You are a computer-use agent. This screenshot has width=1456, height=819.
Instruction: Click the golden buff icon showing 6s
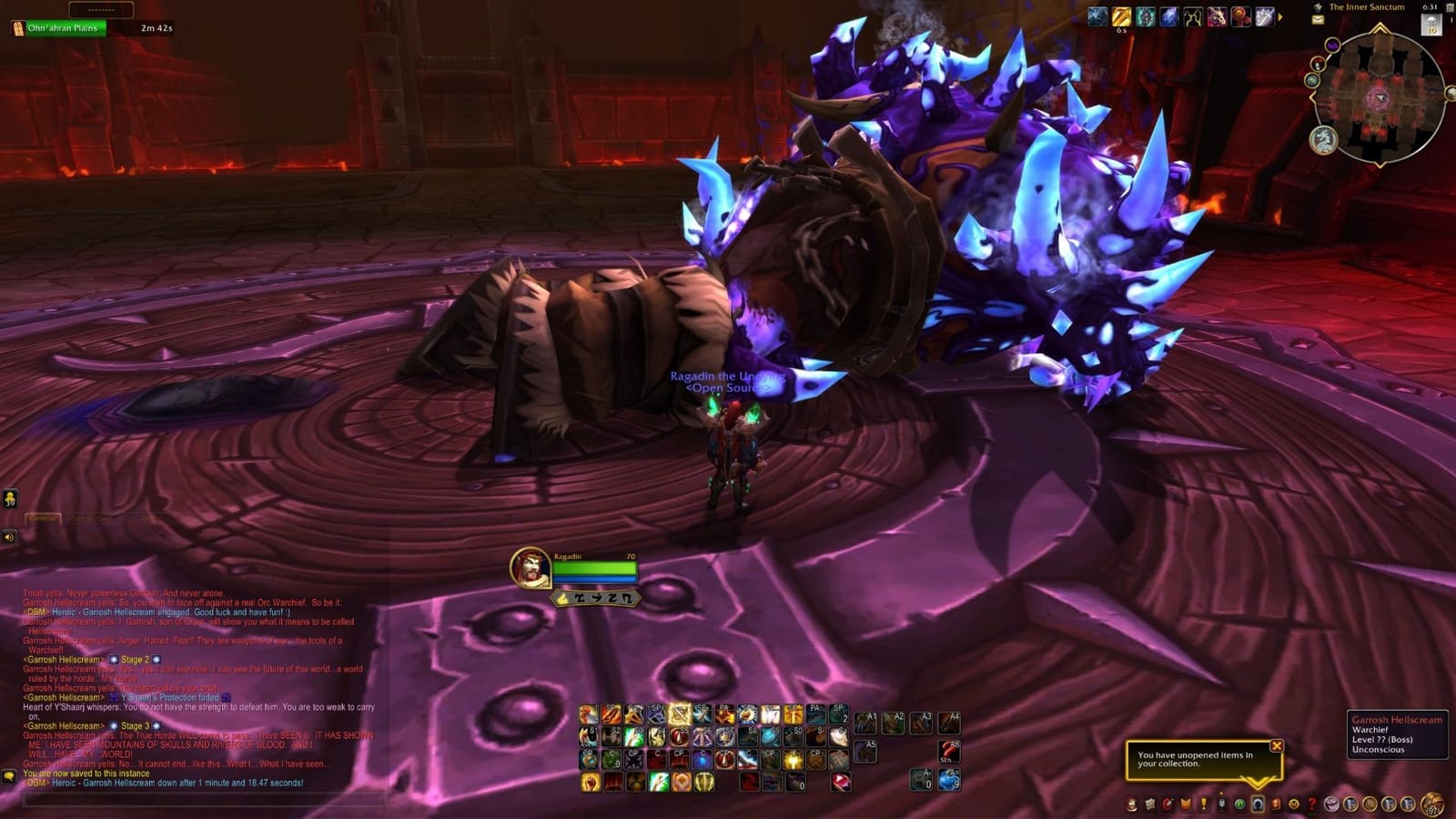1119,16
